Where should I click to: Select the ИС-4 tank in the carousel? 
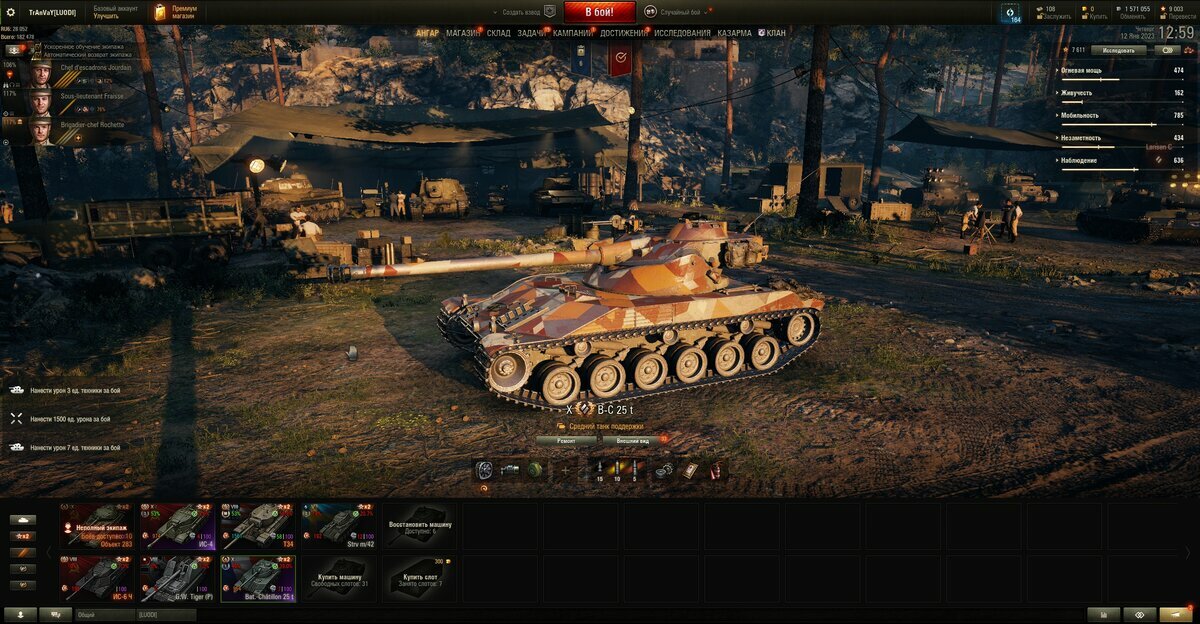tap(177, 526)
